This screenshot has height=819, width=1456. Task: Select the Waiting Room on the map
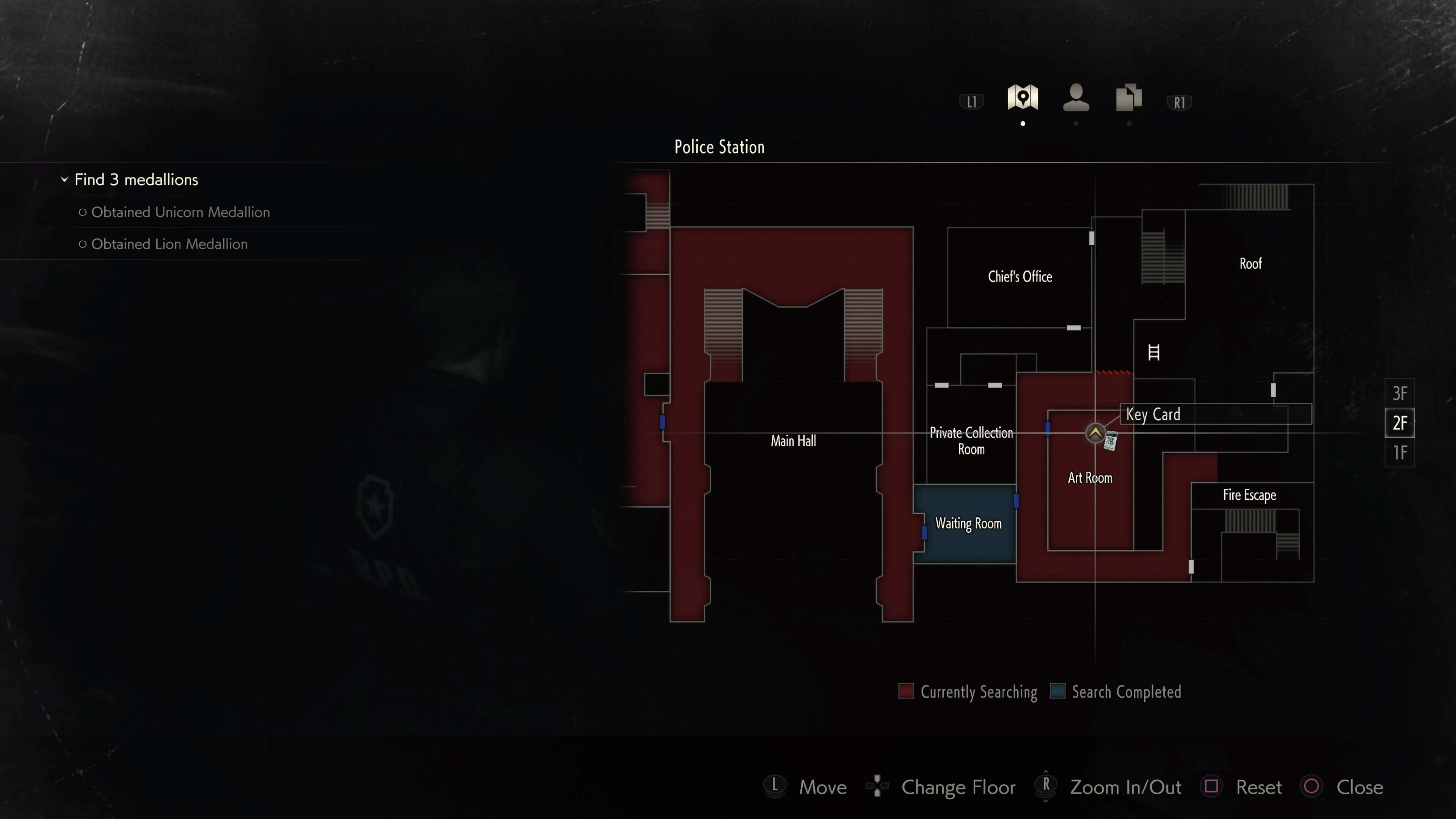968,524
